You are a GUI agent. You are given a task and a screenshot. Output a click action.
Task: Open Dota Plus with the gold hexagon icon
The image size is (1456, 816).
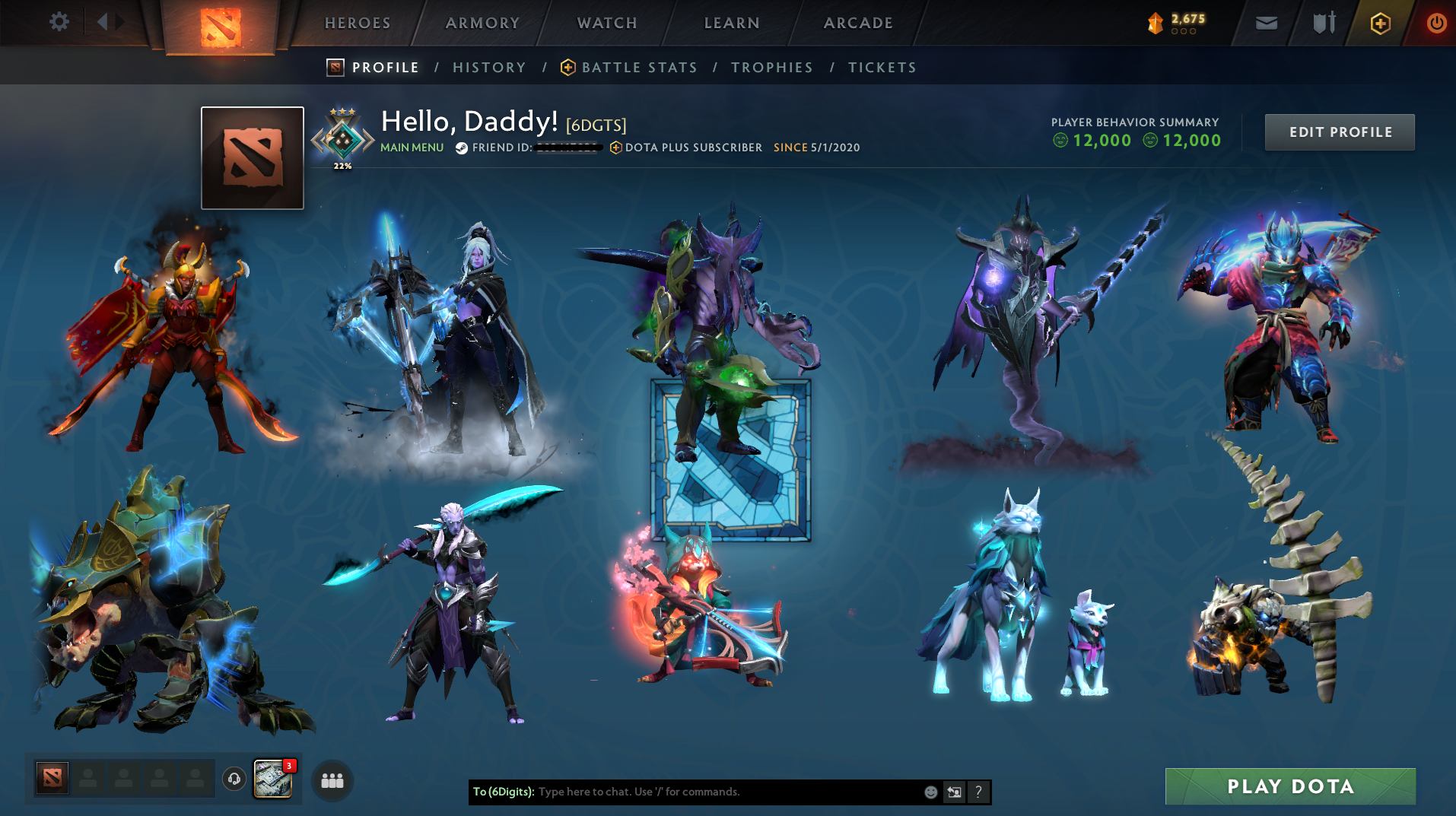point(1379,22)
